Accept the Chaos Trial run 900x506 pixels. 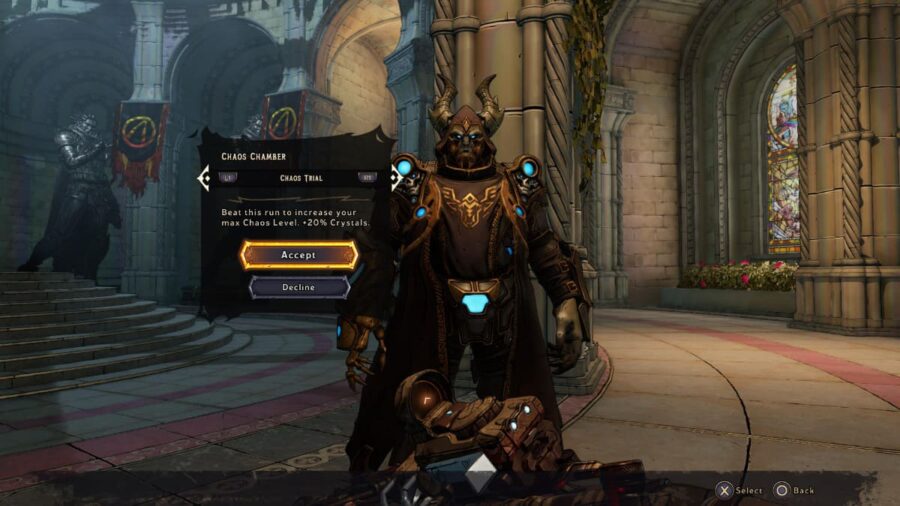298,255
